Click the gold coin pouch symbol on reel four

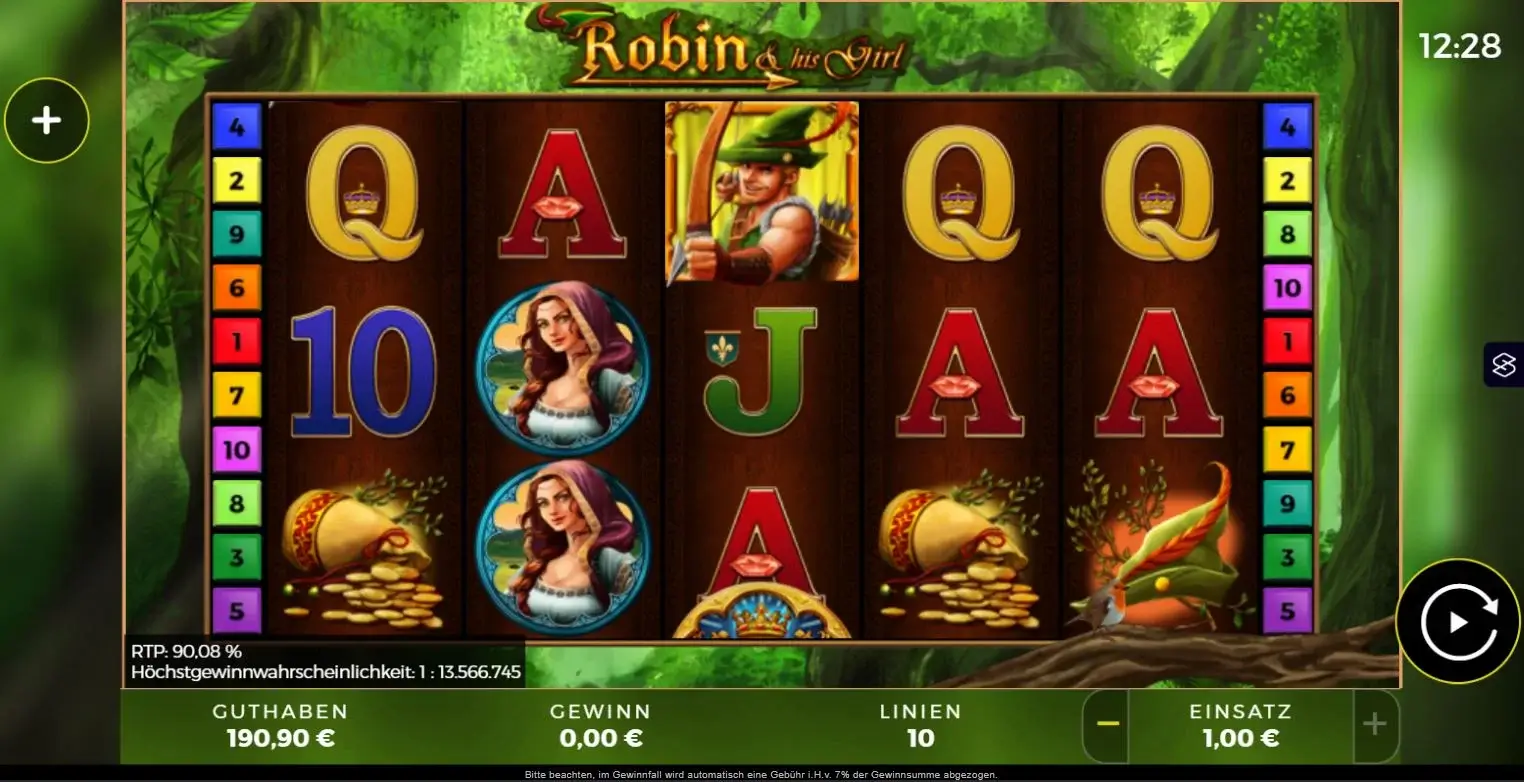(x=962, y=550)
